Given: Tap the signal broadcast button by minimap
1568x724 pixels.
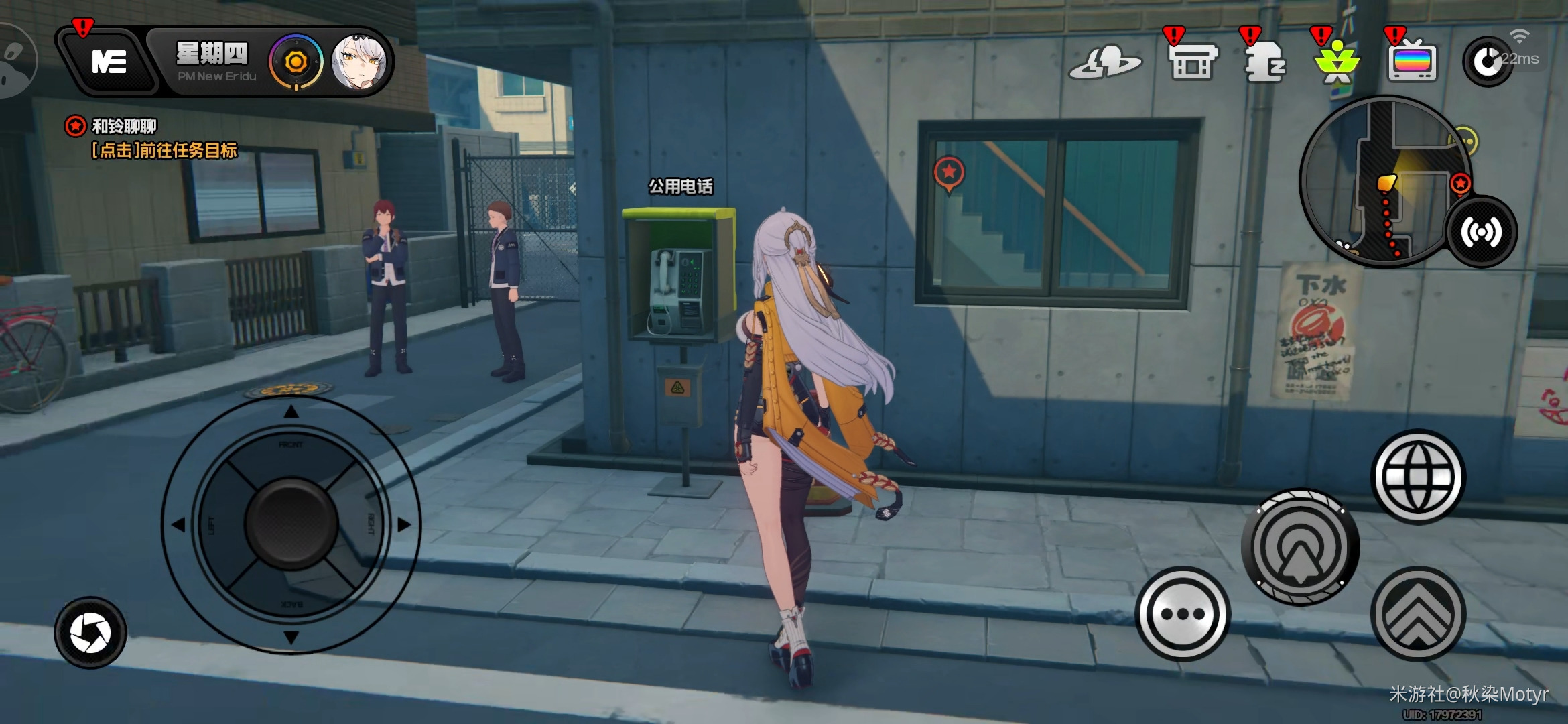Looking at the screenshot, I should point(1482,232).
